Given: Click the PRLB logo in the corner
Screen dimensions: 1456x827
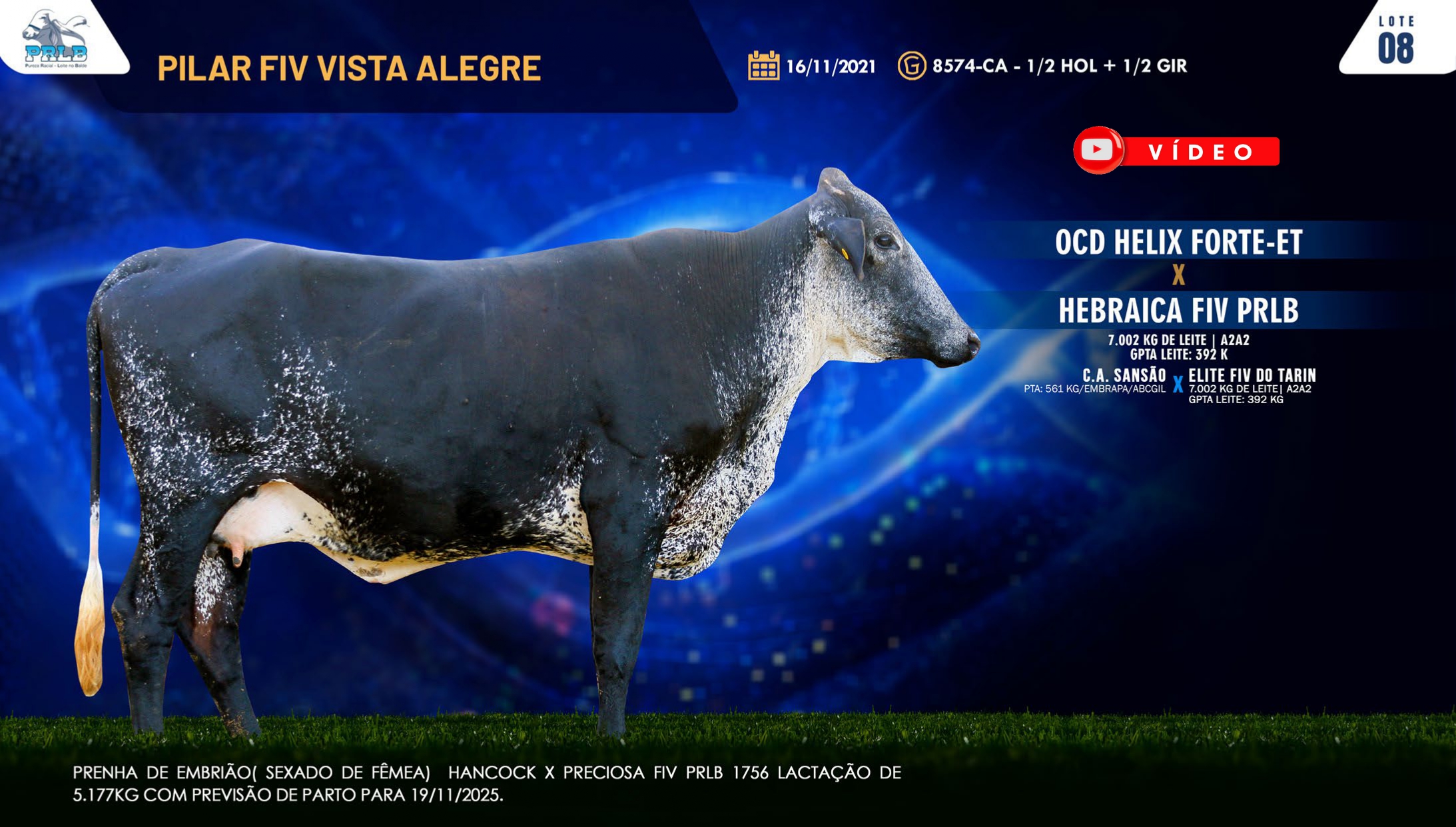Looking at the screenshot, I should click(x=55, y=39).
